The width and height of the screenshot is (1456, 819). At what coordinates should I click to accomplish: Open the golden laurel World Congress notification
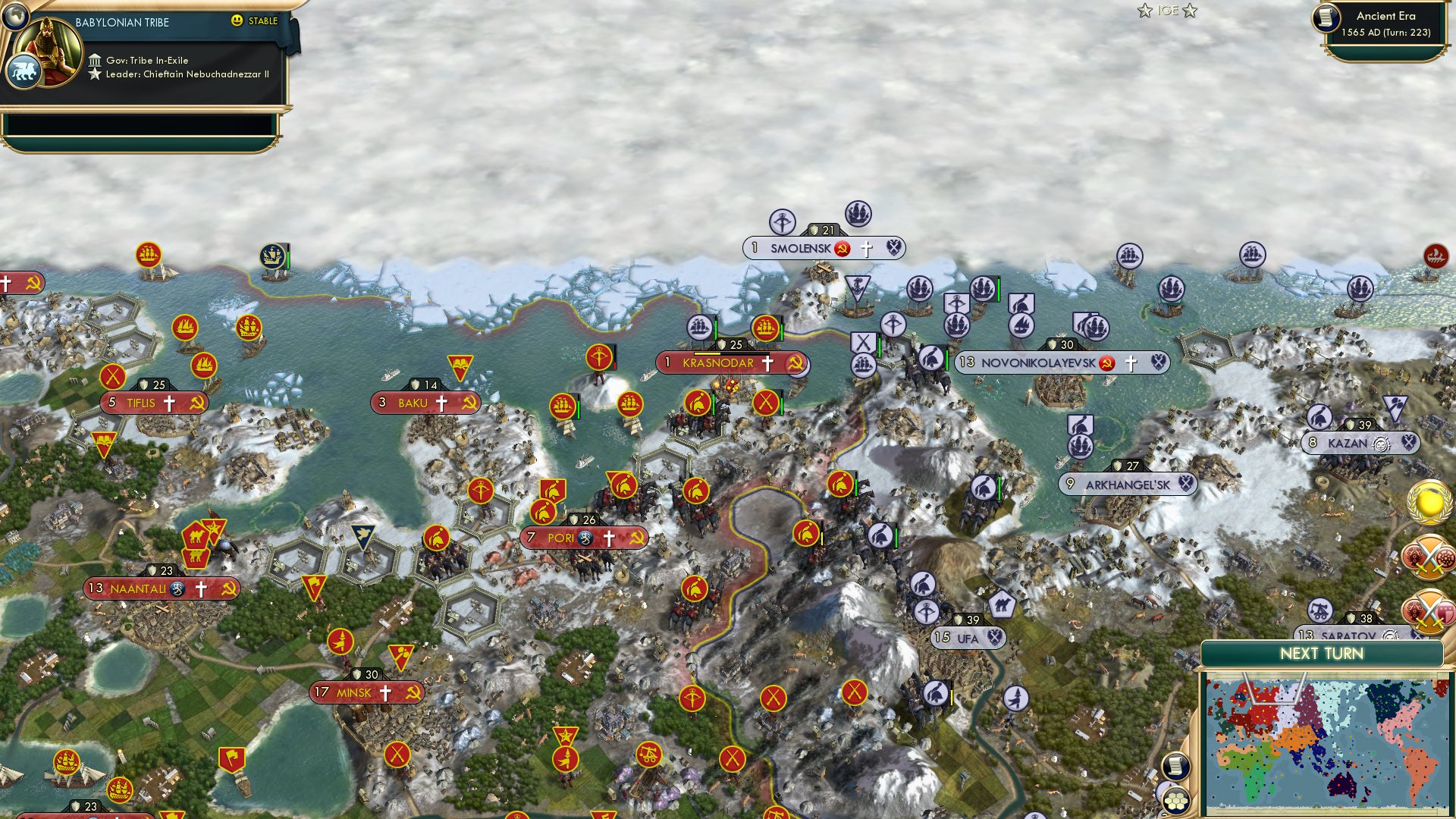1428,501
